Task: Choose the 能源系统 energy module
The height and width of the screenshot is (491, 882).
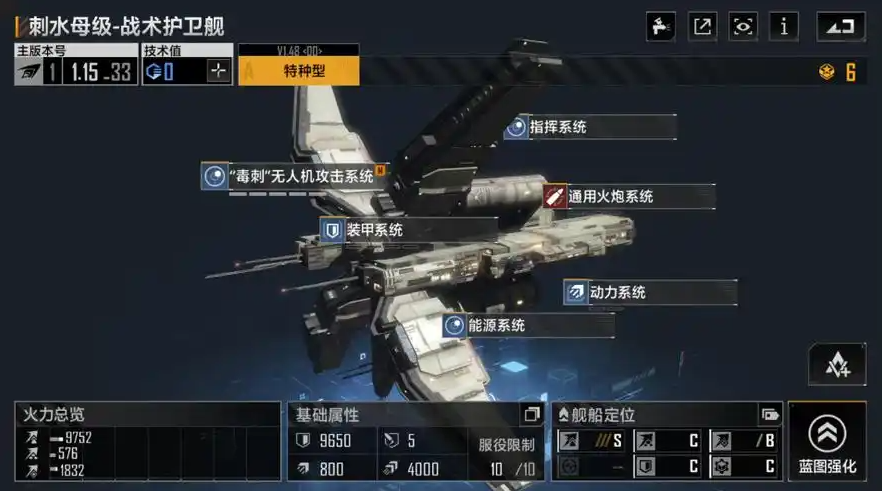Action: click(496, 325)
